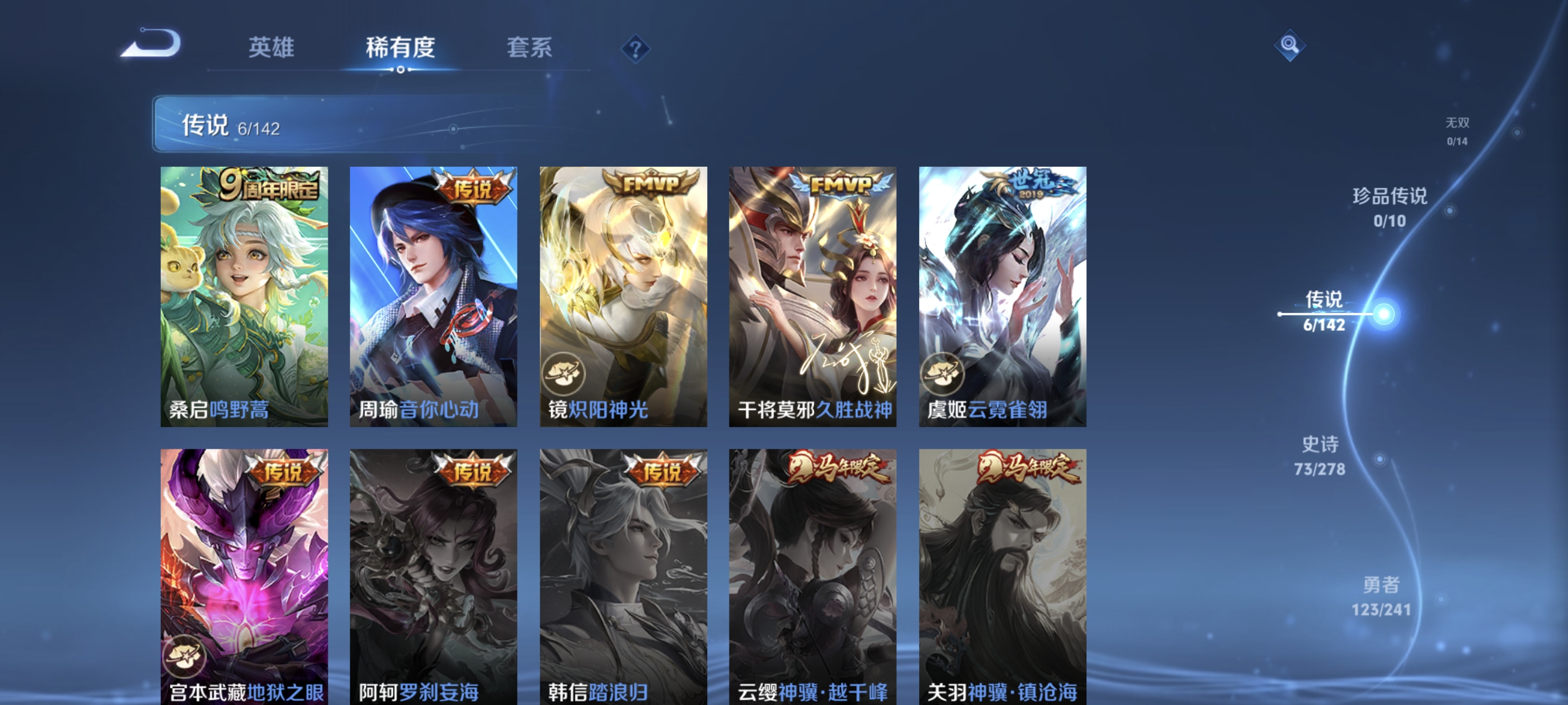The width and height of the screenshot is (1568, 705).
Task: Click the star element badge on 虞姬云霓雀翎 skin
Action: click(943, 375)
